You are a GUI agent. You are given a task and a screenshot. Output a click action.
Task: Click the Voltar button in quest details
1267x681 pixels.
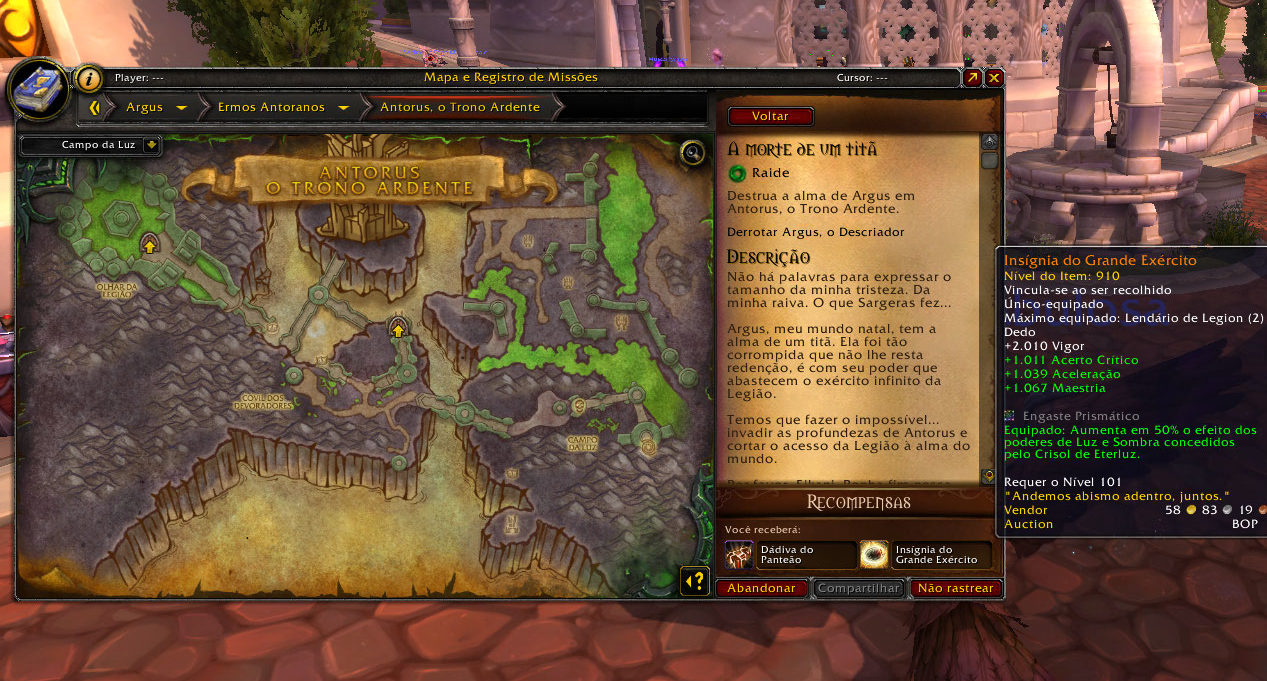tap(770, 116)
